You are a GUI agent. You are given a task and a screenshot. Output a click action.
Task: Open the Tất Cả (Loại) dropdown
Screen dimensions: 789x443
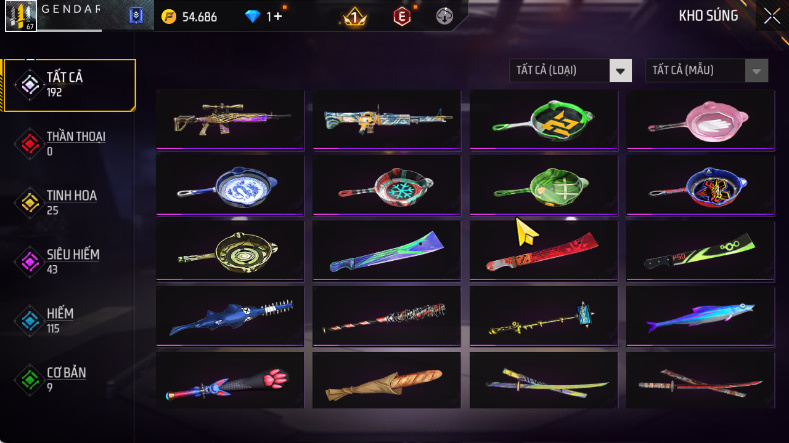[x=571, y=70]
